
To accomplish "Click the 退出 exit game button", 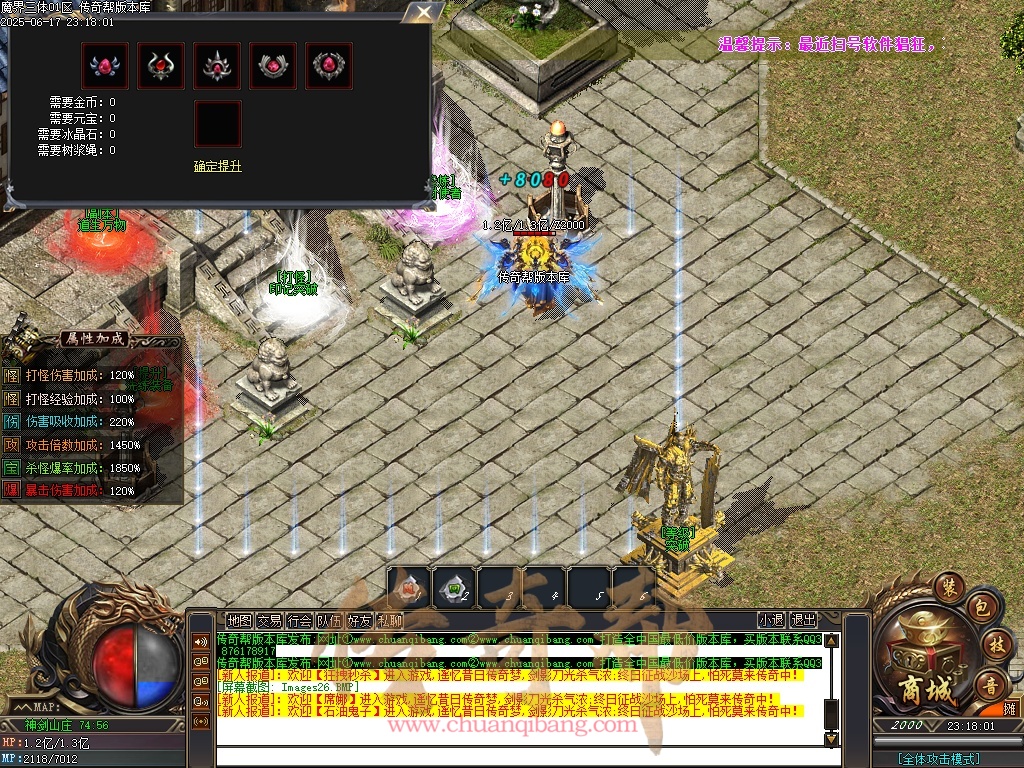I will [x=803, y=620].
